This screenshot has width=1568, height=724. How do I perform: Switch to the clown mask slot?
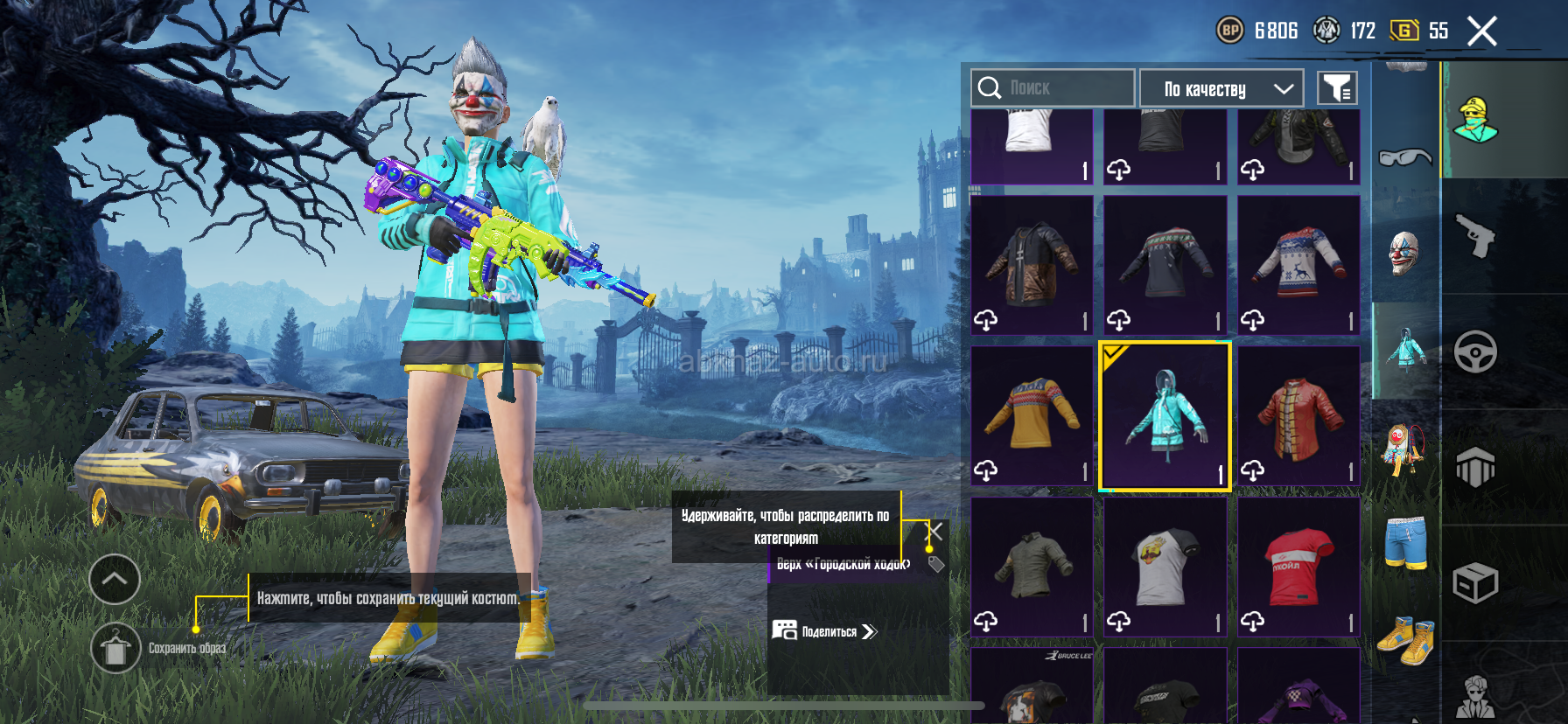1404,253
